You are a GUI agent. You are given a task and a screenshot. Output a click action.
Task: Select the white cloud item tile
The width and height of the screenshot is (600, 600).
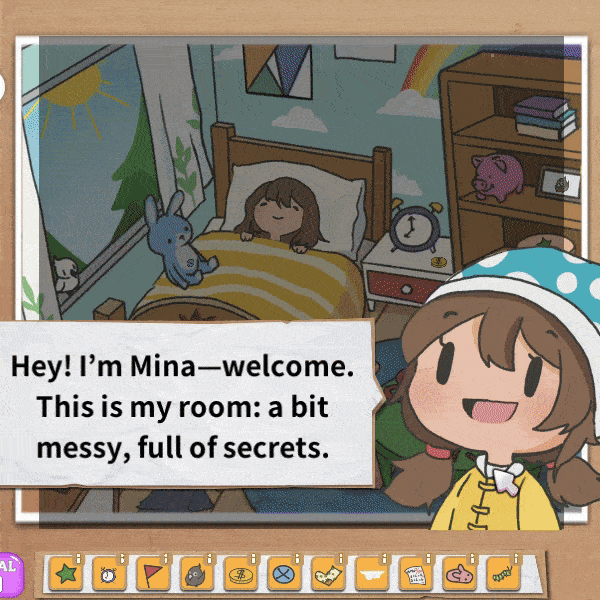coord(370,575)
